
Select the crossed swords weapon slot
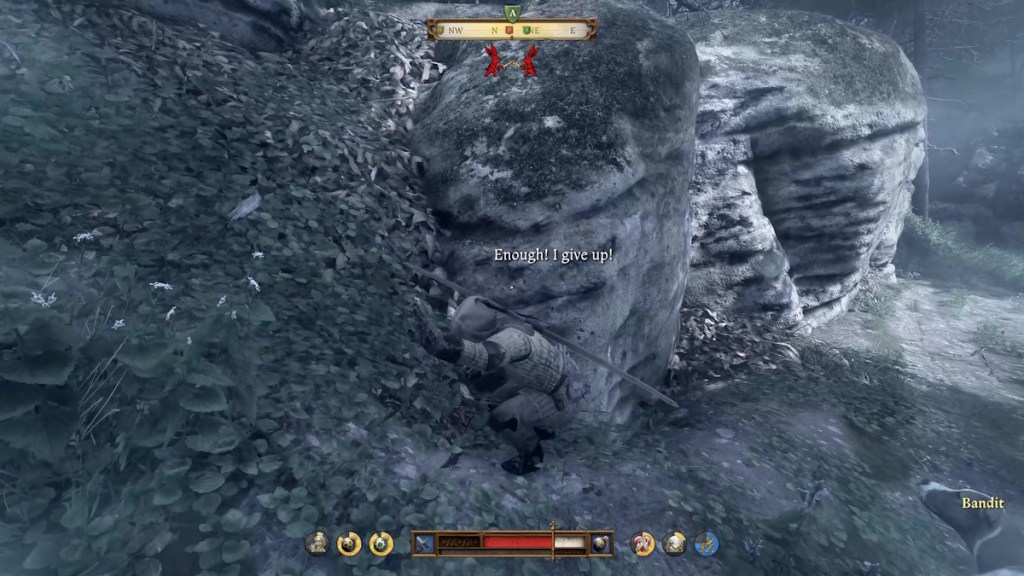pyautogui.click(x=426, y=543)
